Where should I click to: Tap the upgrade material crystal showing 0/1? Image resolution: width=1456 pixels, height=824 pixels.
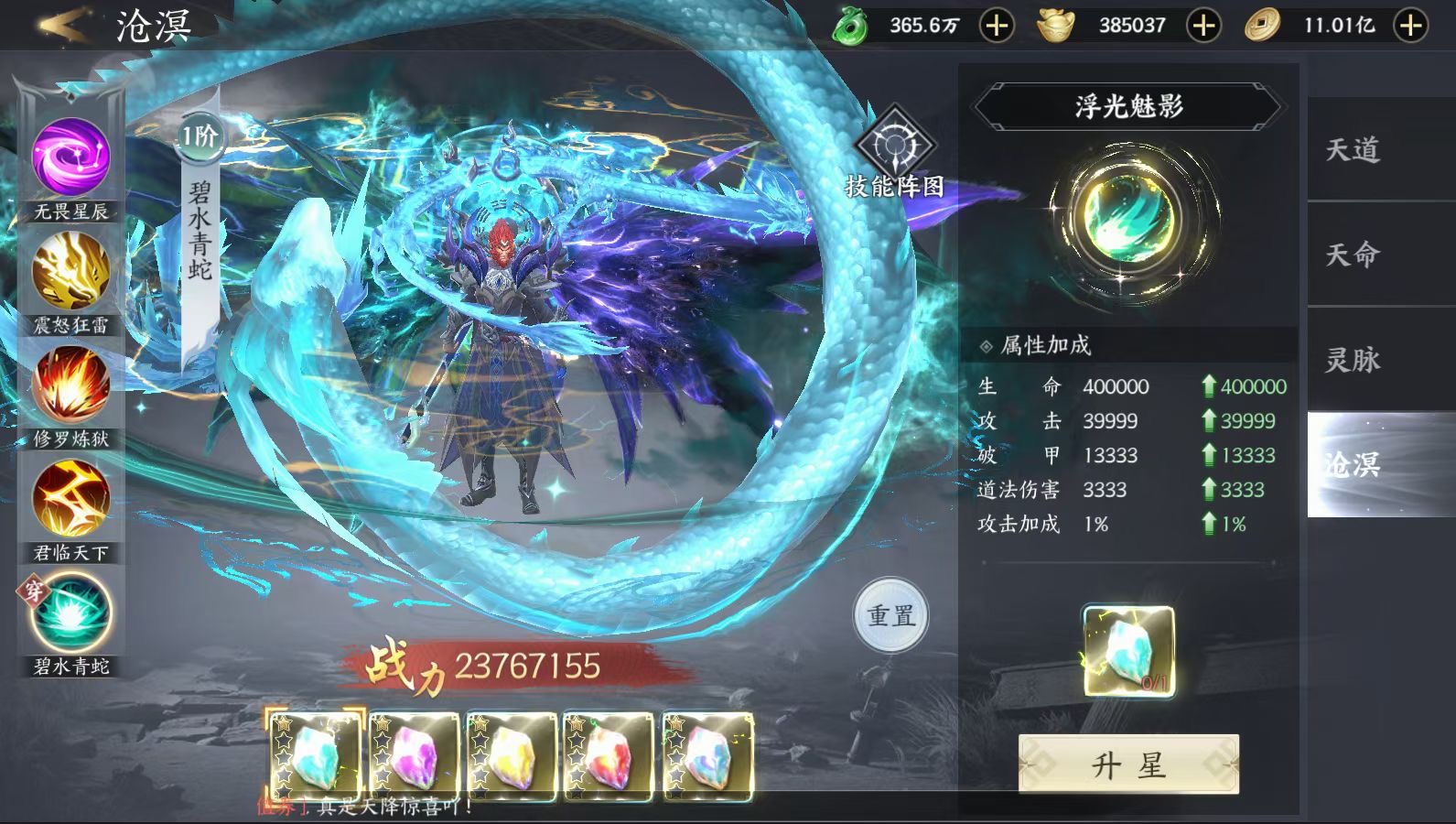pos(1128,651)
